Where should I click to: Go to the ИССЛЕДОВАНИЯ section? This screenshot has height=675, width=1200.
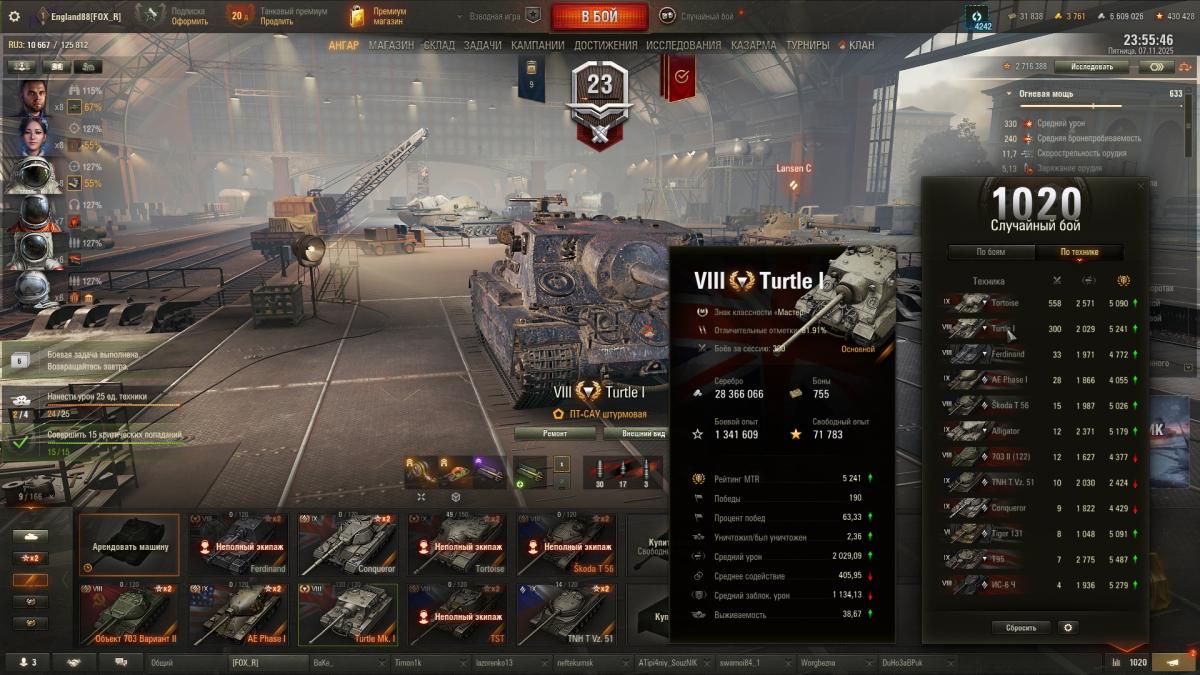pyautogui.click(x=683, y=45)
